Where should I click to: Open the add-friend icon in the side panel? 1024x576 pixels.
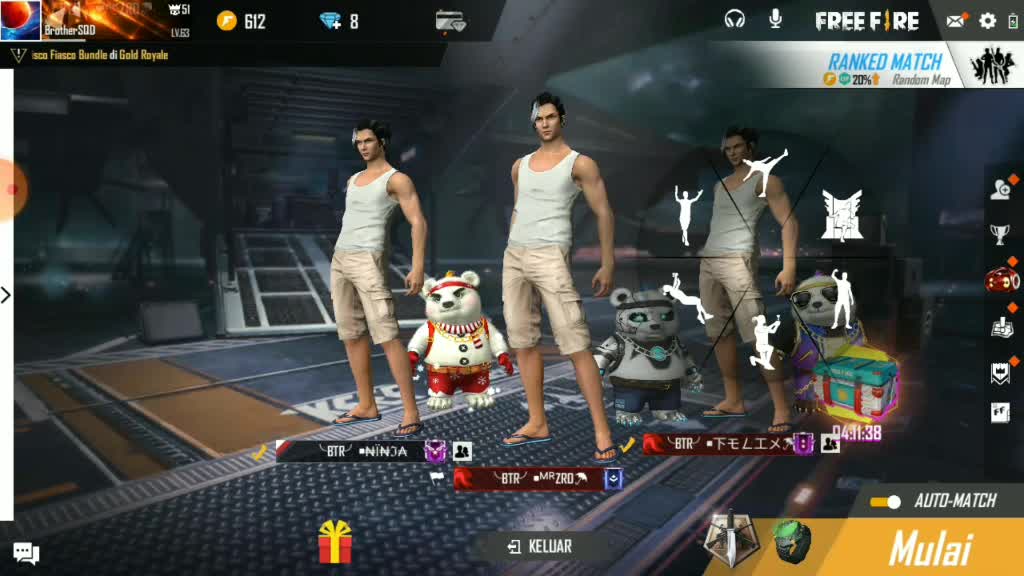point(1000,189)
